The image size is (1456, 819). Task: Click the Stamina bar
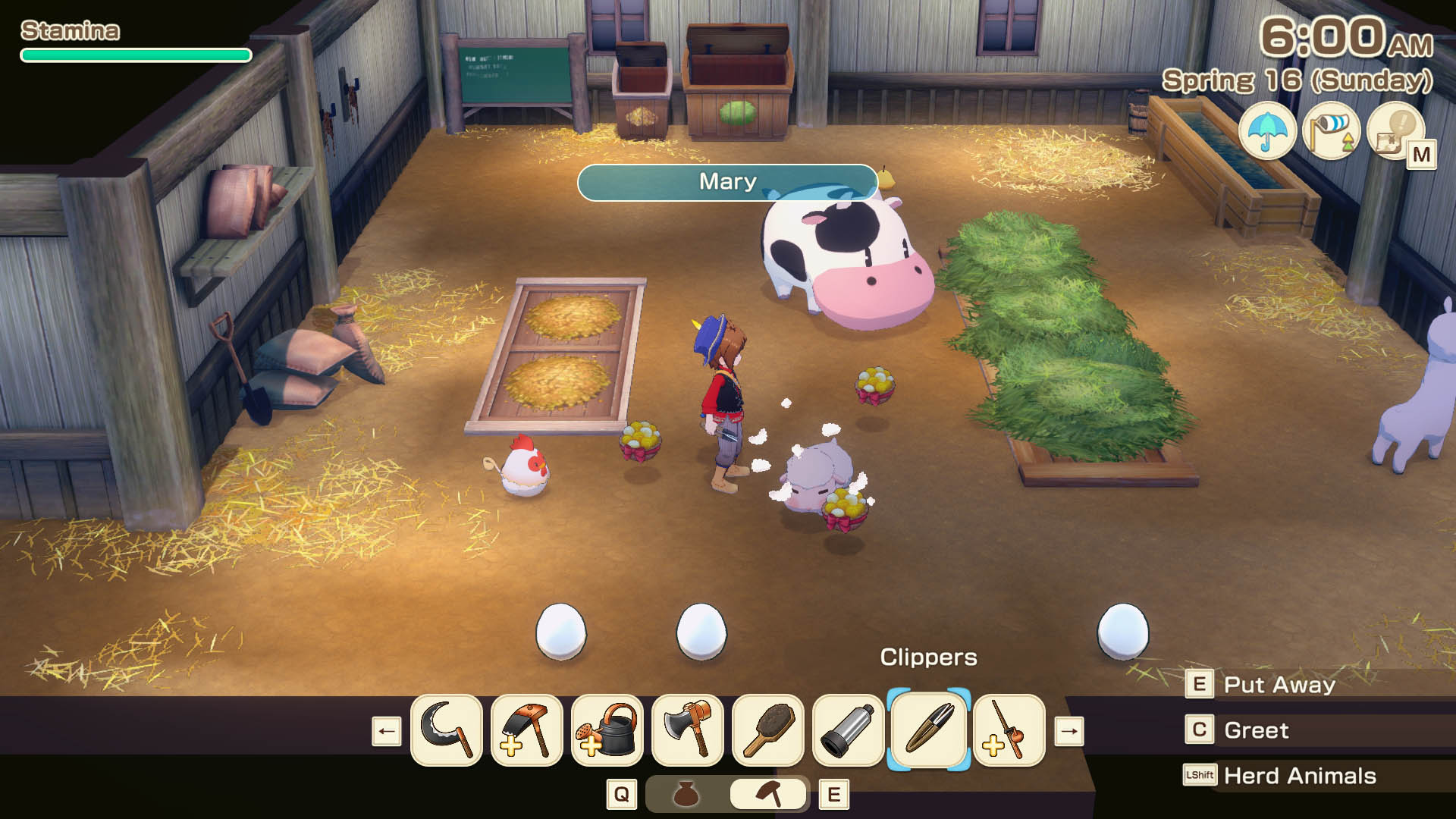[135, 55]
